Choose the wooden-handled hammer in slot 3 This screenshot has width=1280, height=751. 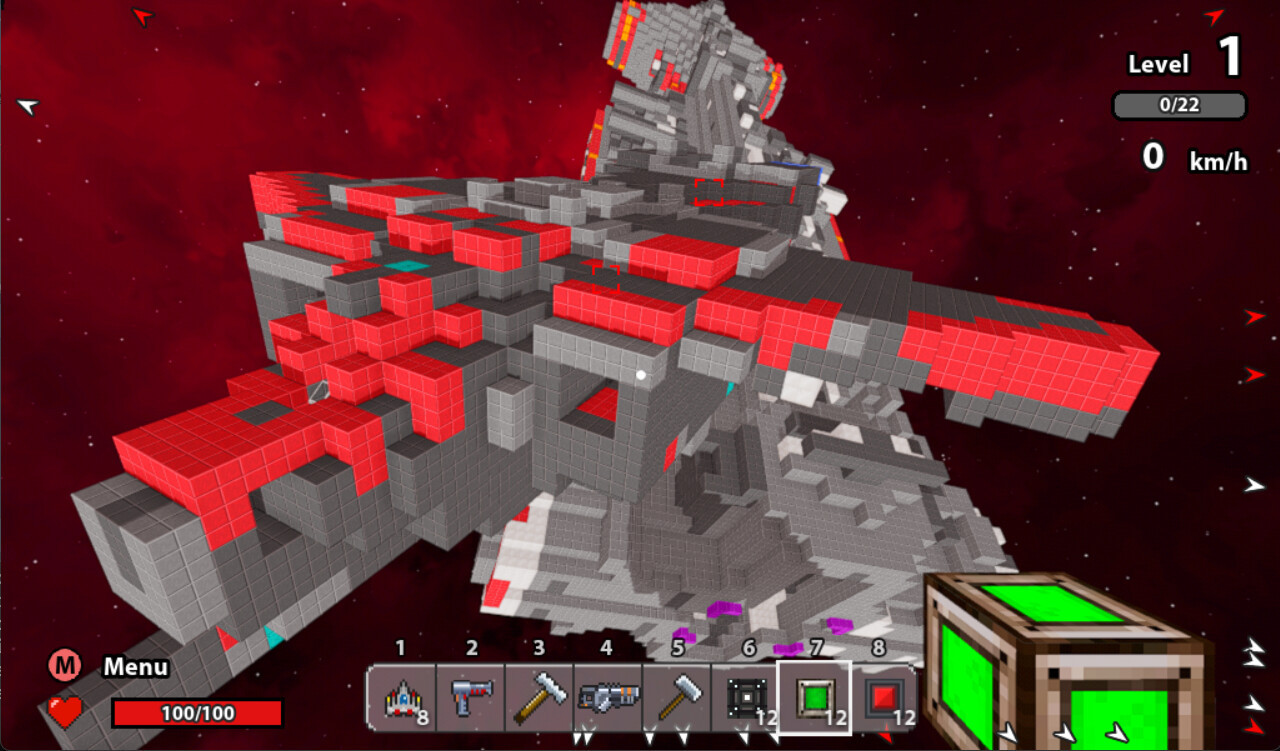(x=538, y=698)
